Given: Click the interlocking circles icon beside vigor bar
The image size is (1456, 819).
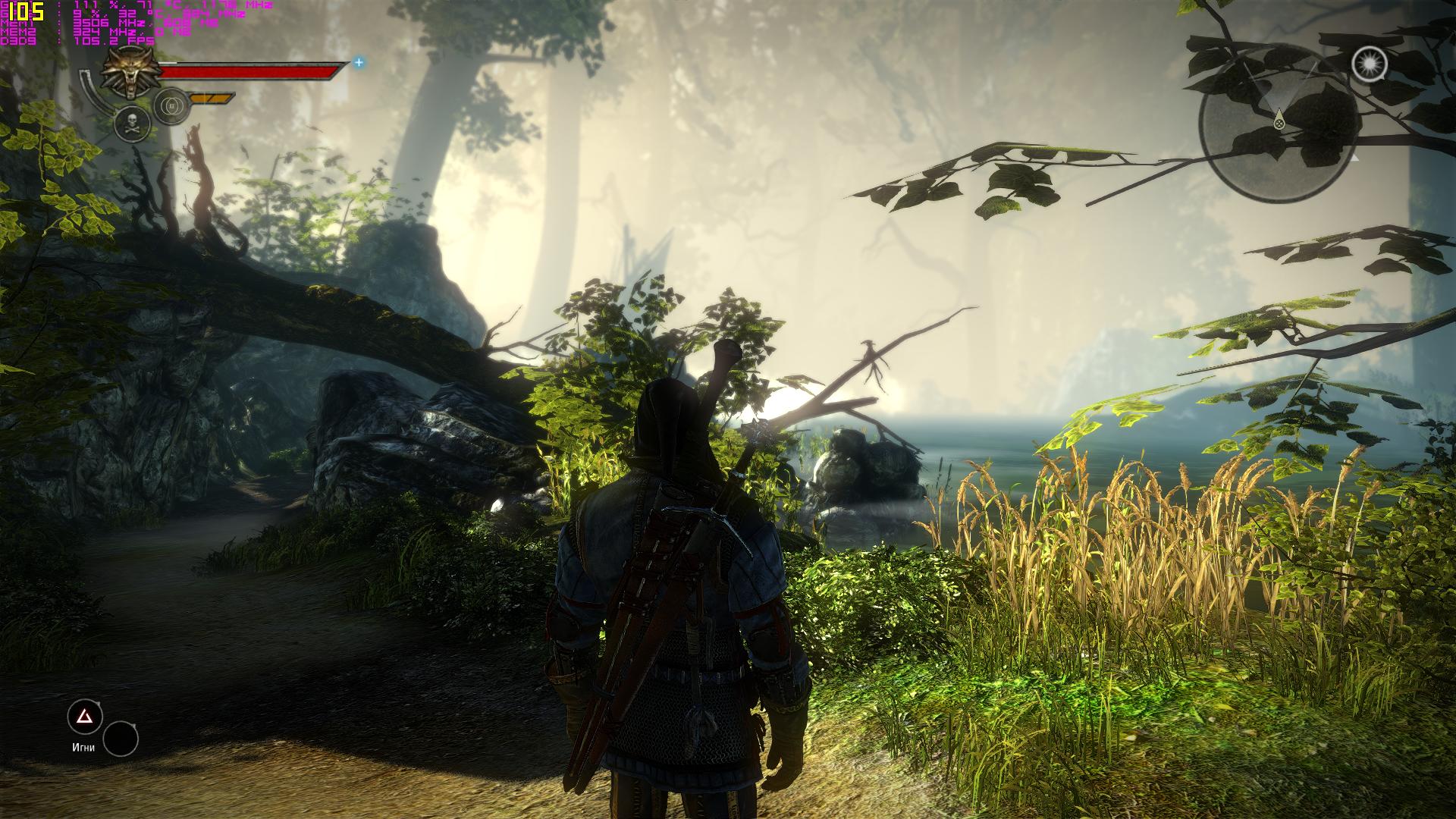Looking at the screenshot, I should point(171,106).
